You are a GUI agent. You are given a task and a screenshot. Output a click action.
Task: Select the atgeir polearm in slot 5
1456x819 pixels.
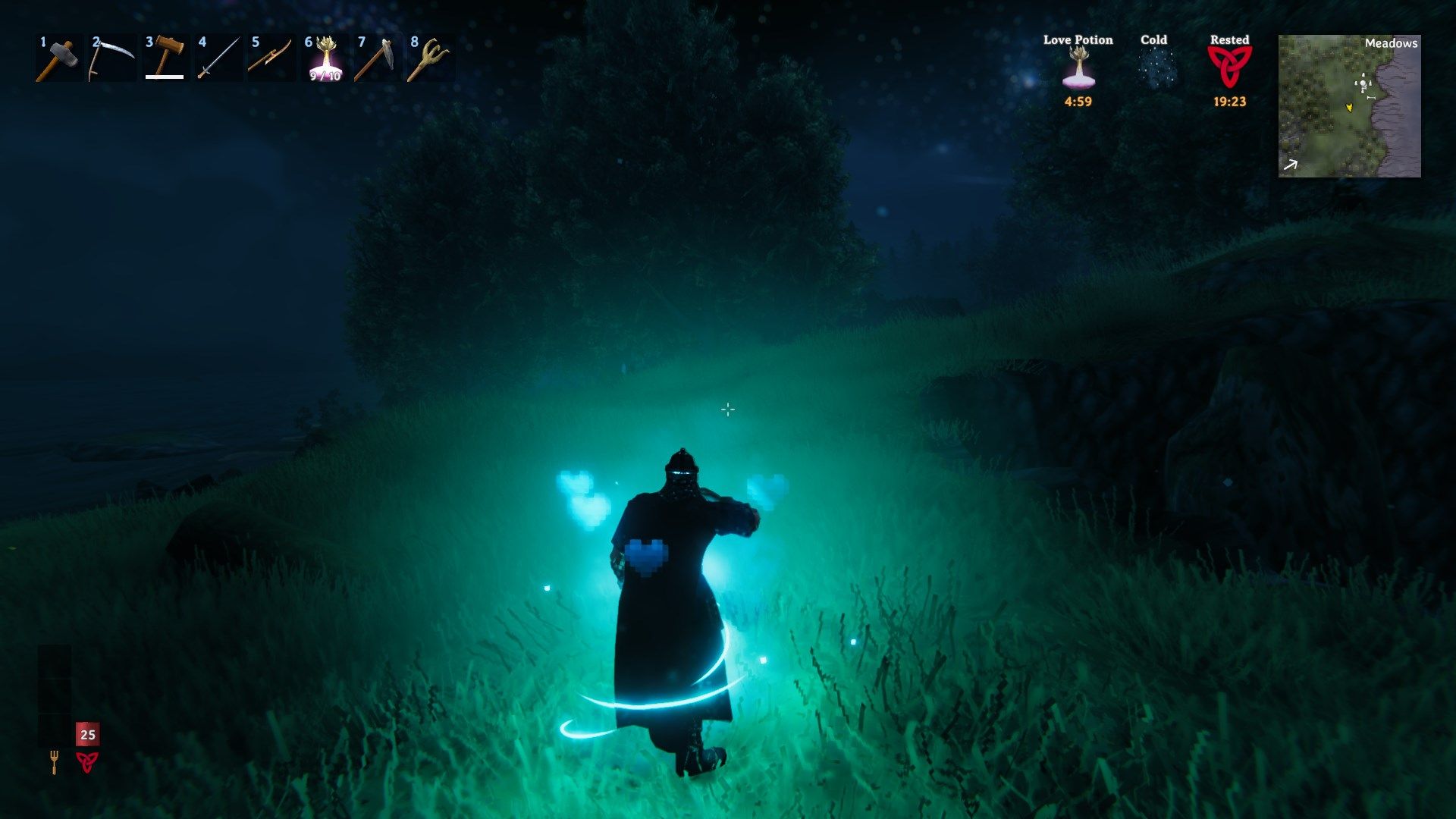click(271, 58)
